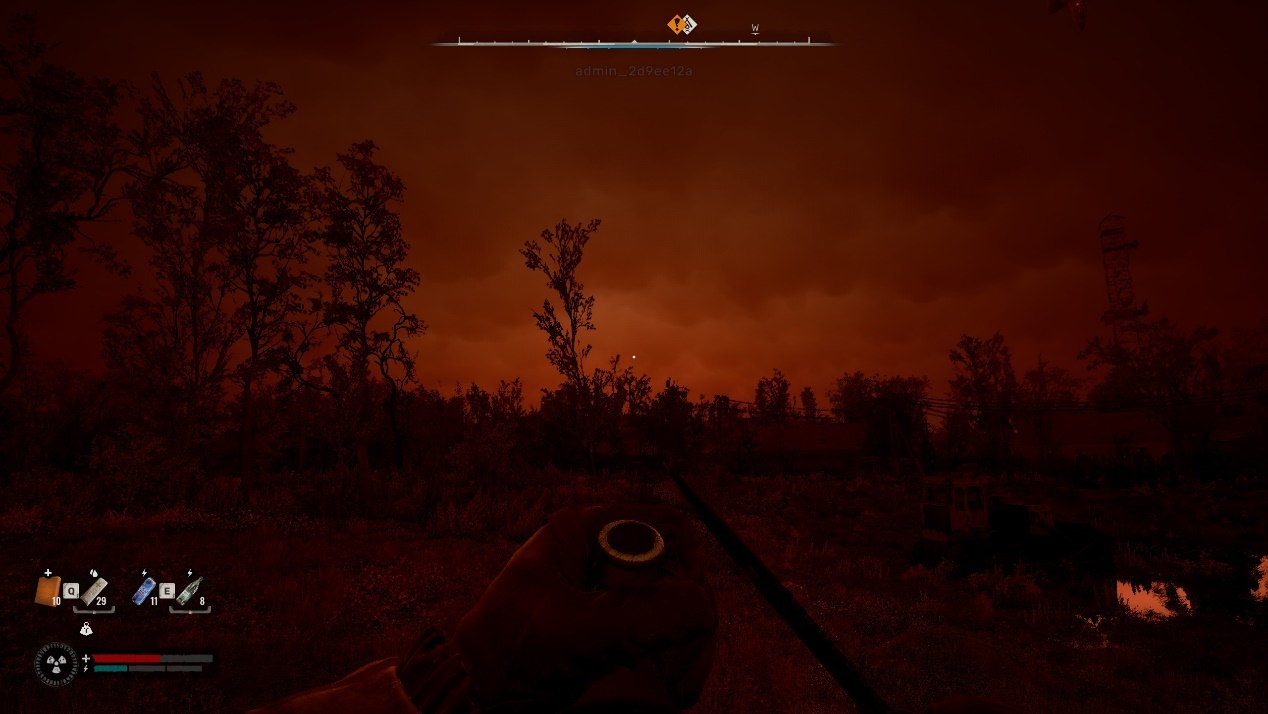Select the orange quest marker on compass

tap(677, 24)
